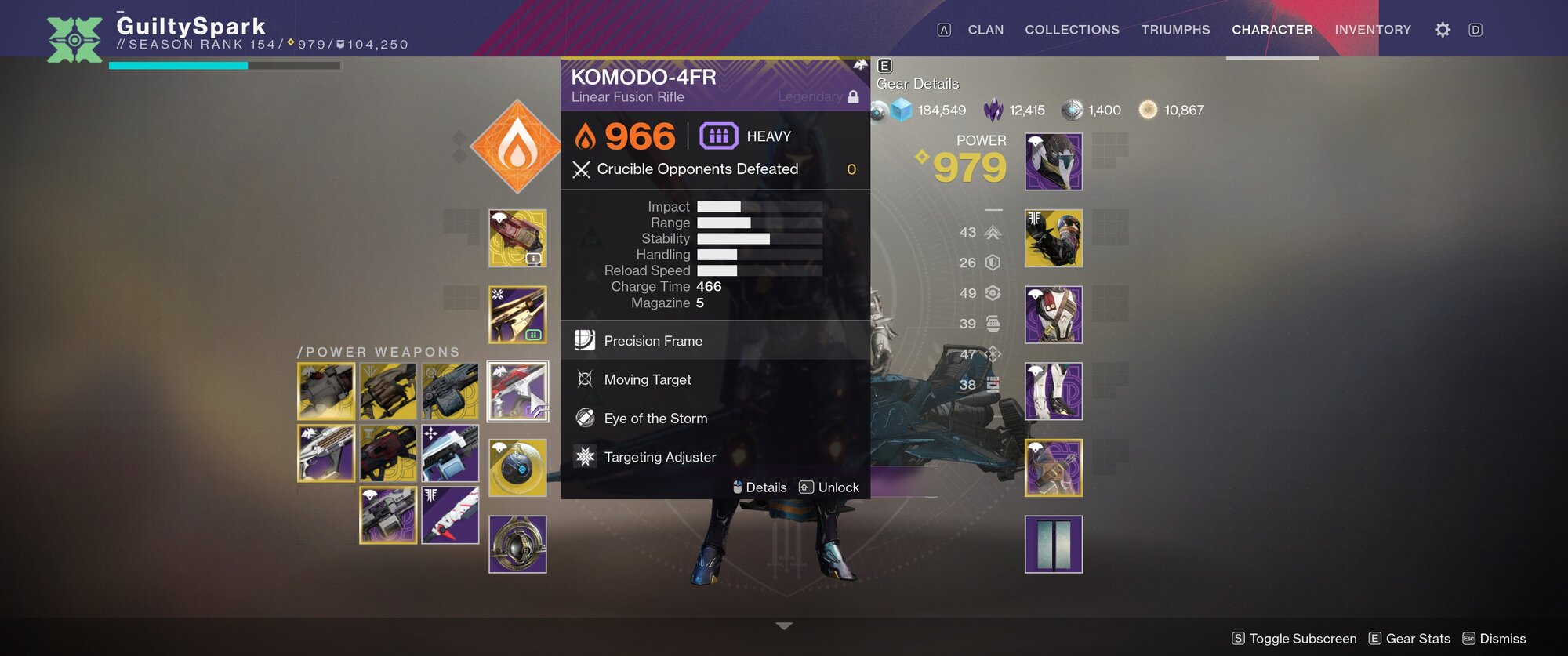Open settings with the gear icon
1568x656 pixels.
1443,30
